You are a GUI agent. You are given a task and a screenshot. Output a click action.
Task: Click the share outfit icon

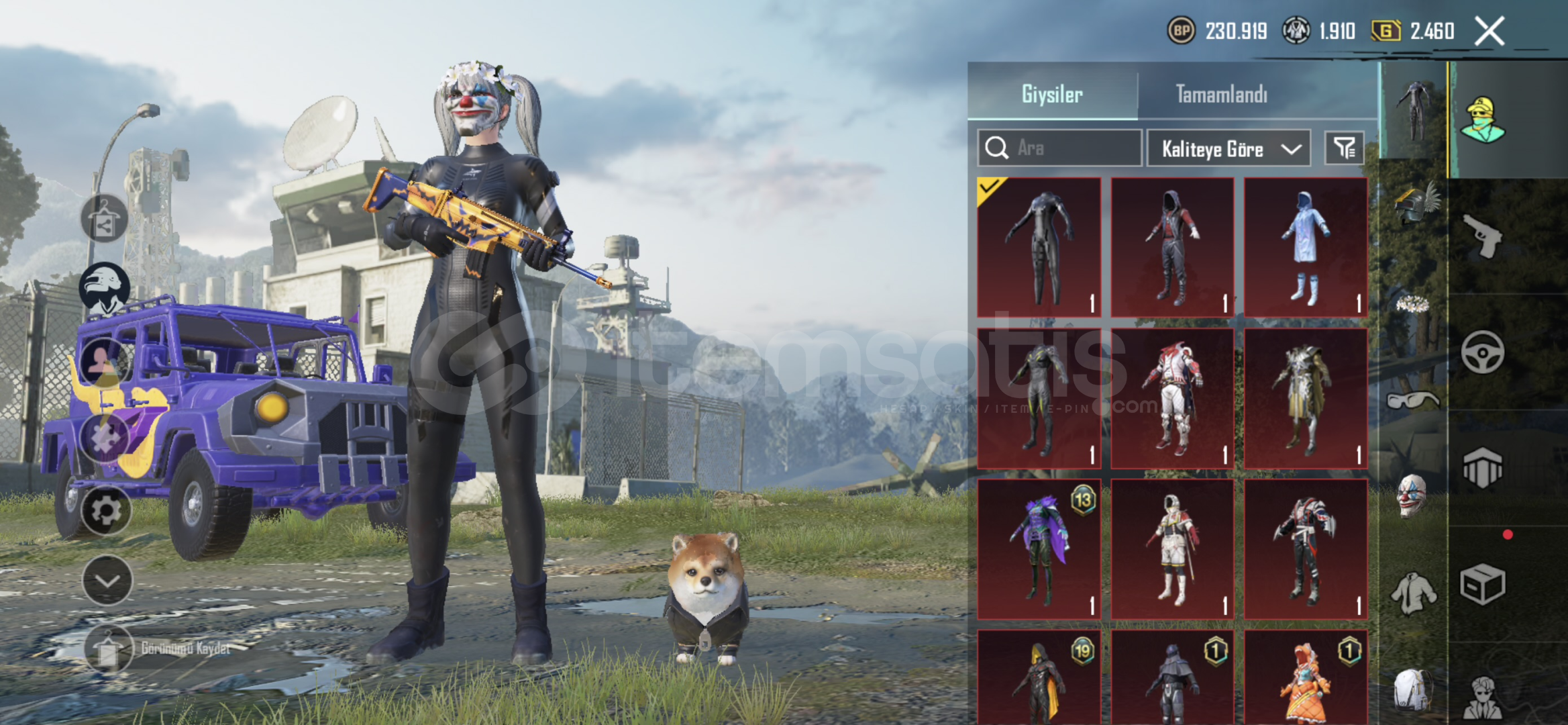tap(104, 219)
